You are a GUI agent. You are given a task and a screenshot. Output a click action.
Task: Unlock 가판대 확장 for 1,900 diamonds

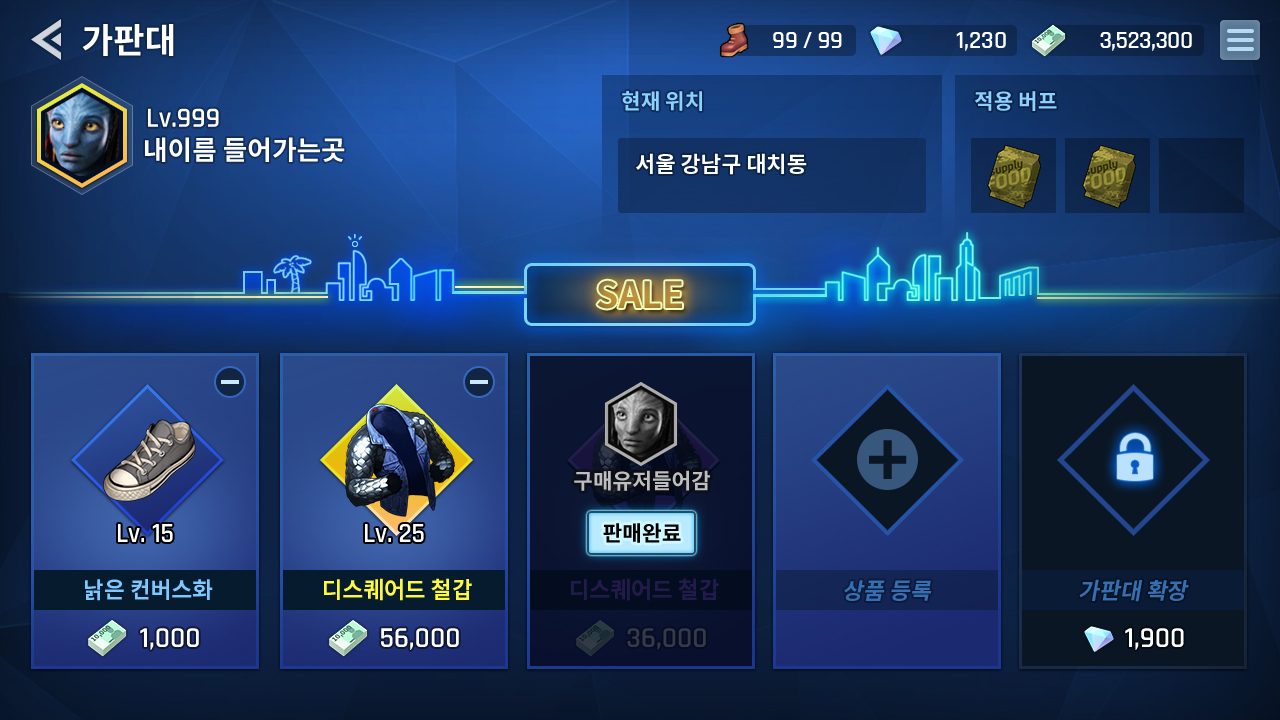click(1133, 510)
